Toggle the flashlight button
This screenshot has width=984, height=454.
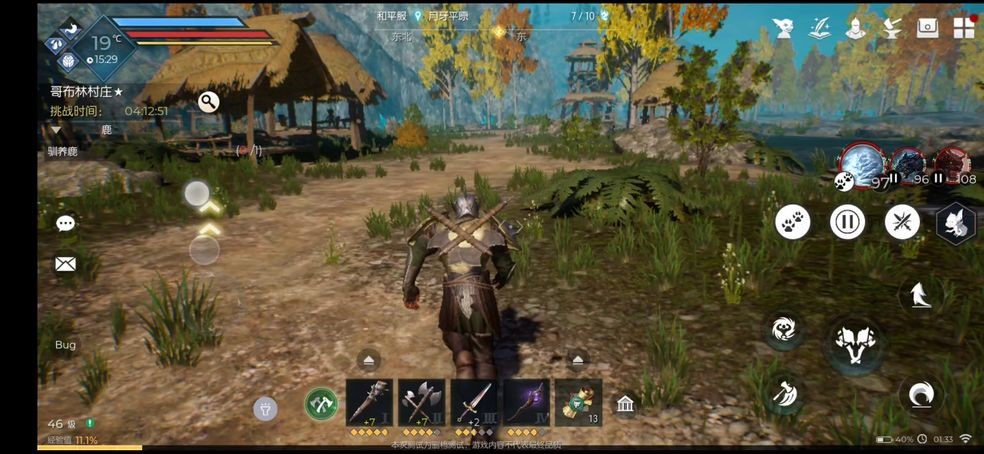[x=265, y=406]
